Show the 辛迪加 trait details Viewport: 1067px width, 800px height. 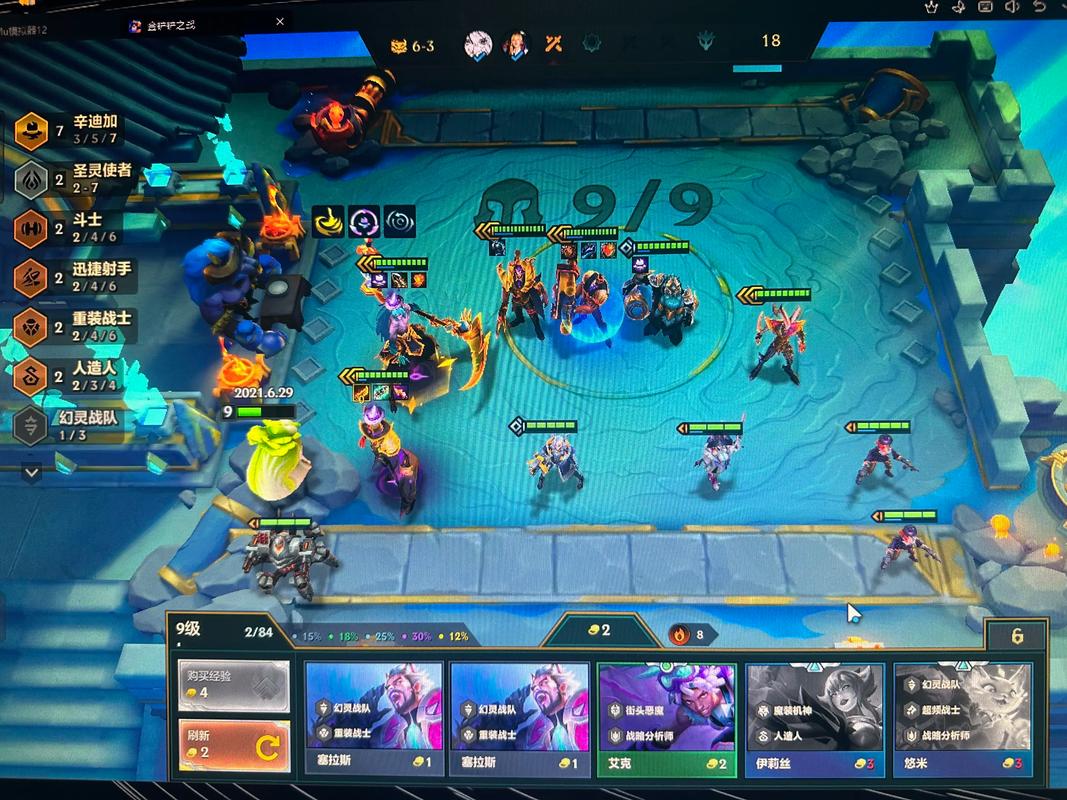[75, 128]
